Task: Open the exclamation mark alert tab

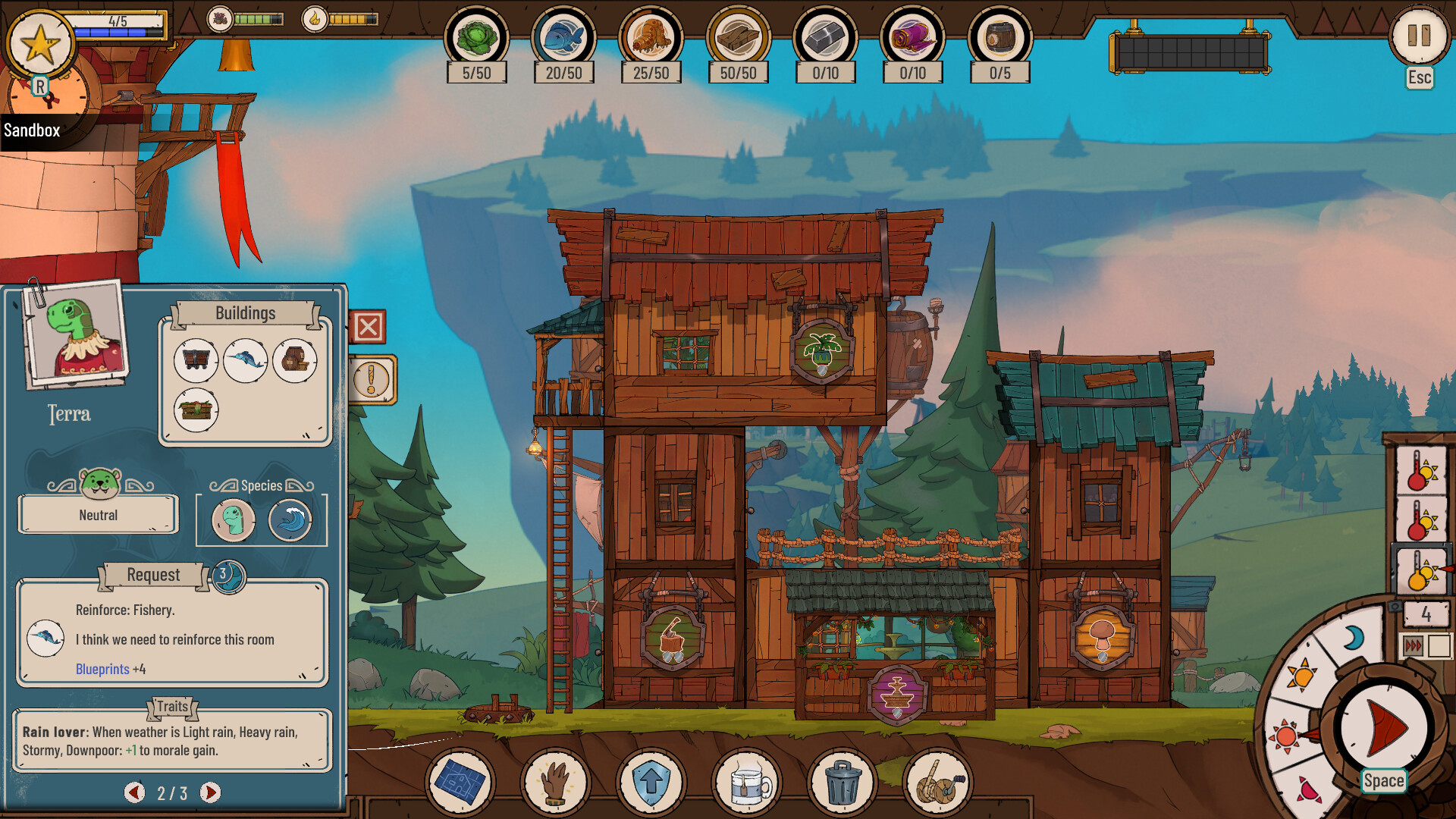Action: 372,379
